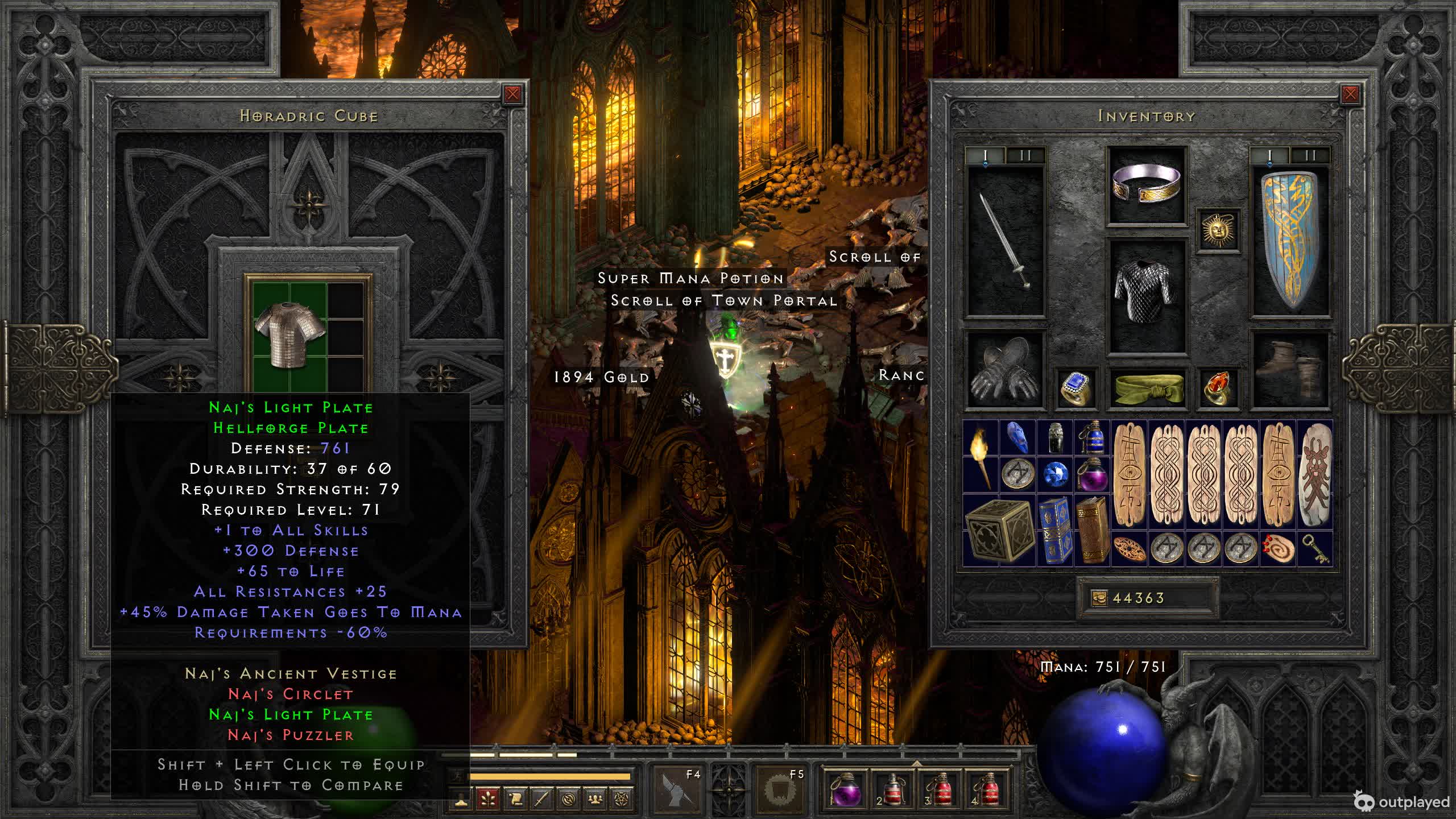Select the equipped circlet helm slot
This screenshot has width=1456, height=819.
(1147, 186)
